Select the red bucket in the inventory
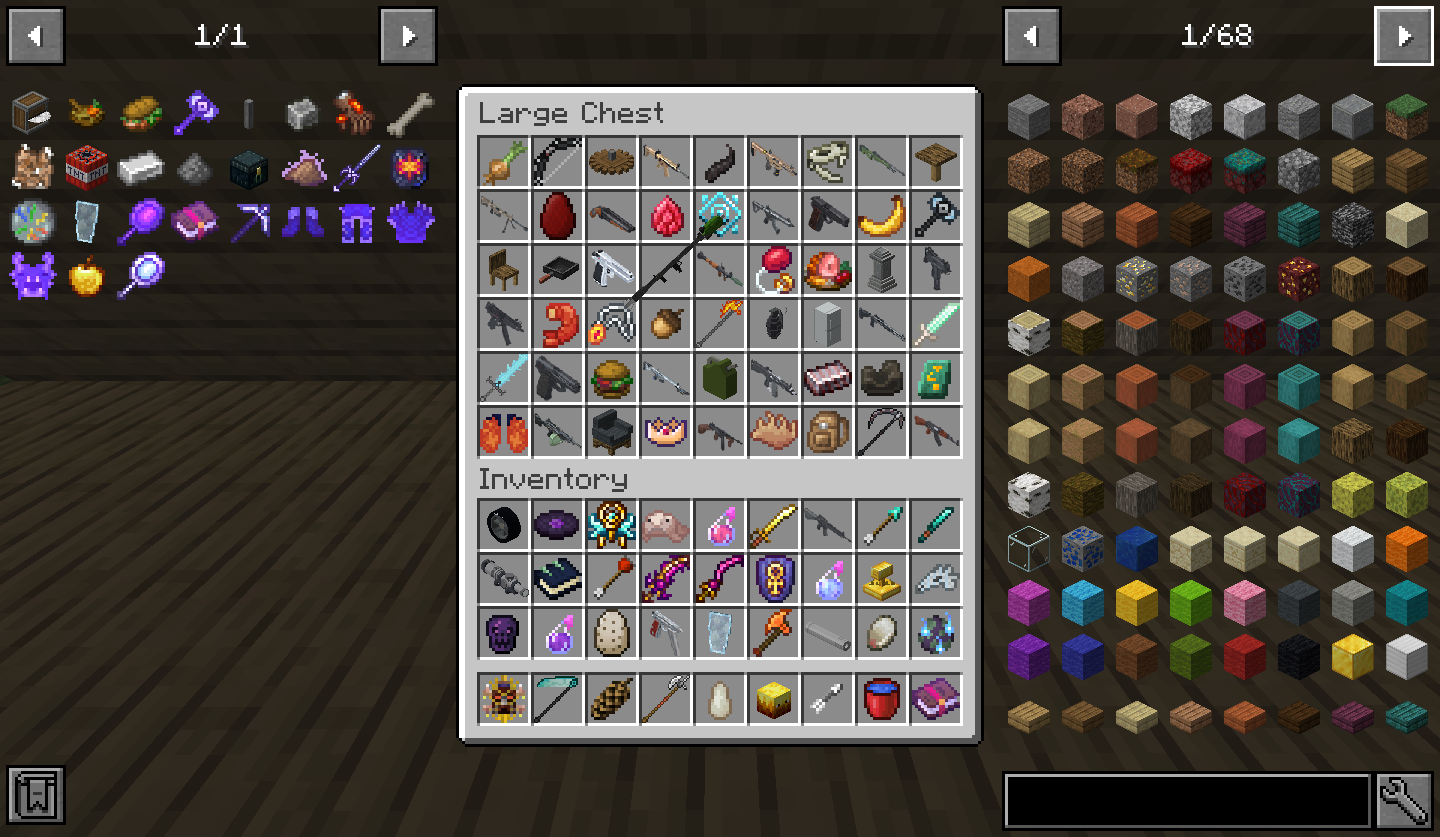 (882, 697)
